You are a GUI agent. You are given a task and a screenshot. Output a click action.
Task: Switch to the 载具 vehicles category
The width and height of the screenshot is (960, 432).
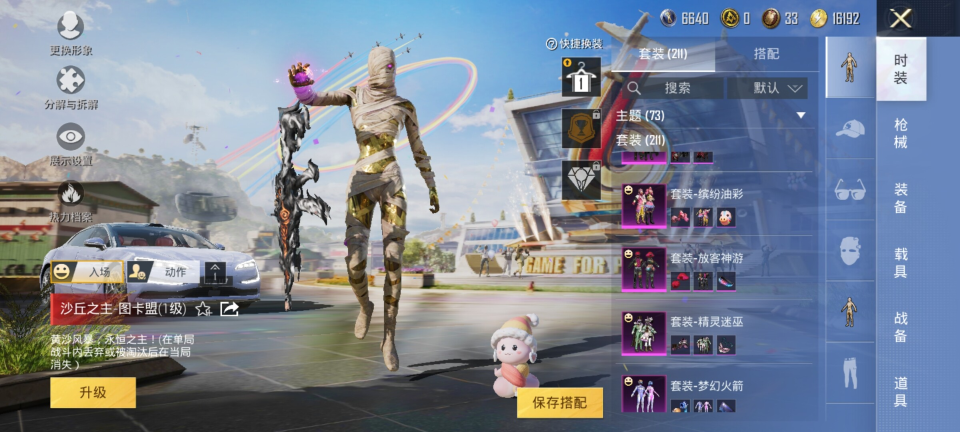pyautogui.click(x=900, y=263)
